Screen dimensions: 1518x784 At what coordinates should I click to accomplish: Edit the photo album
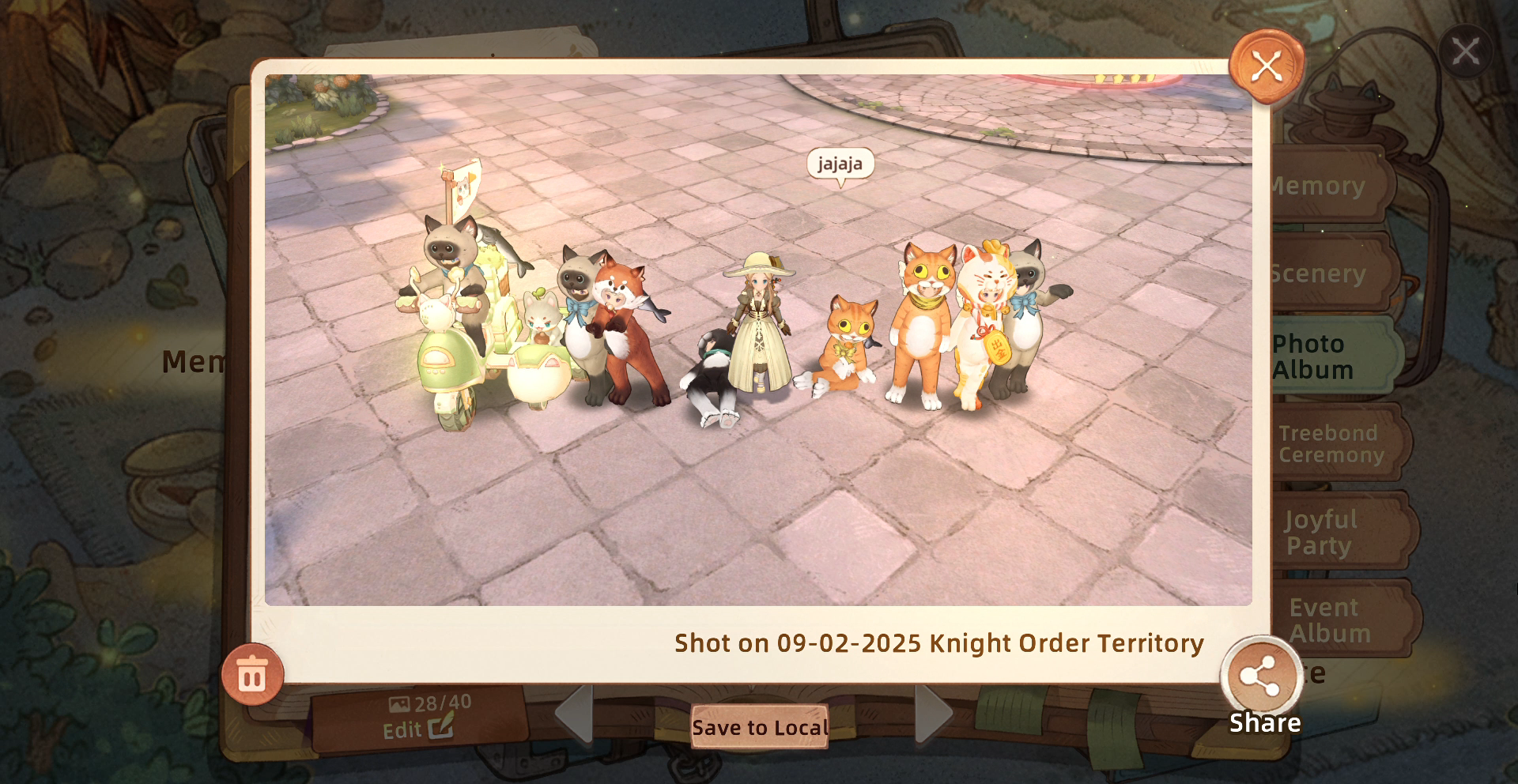pyautogui.click(x=419, y=729)
